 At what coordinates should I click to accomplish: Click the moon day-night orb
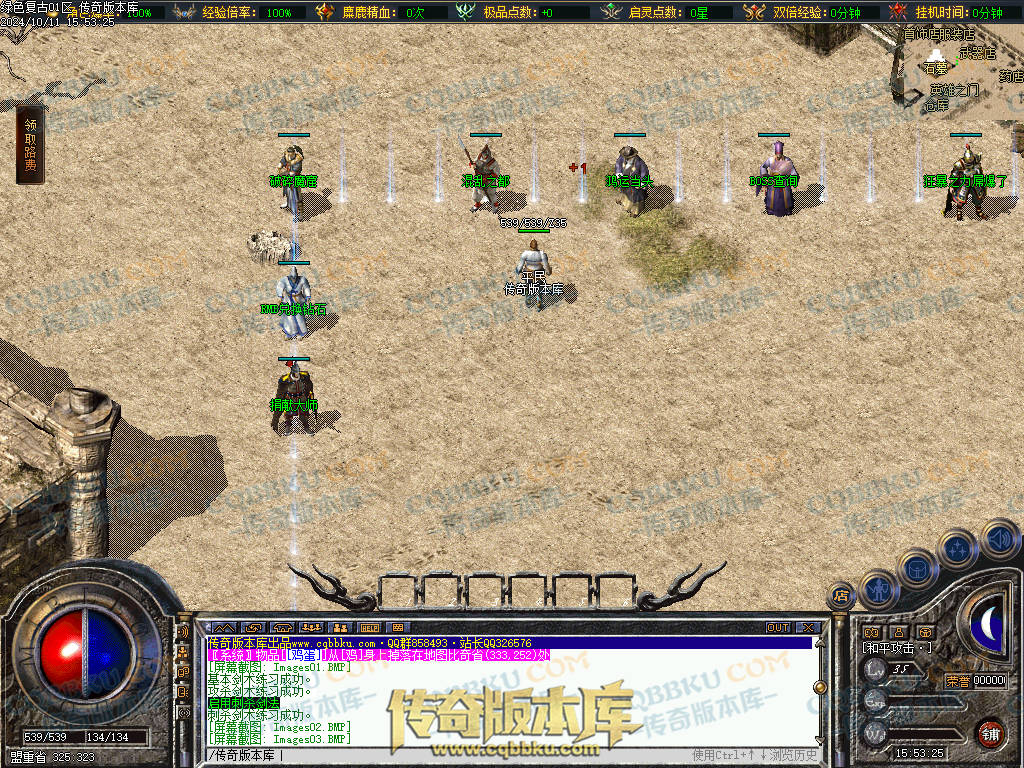click(988, 622)
